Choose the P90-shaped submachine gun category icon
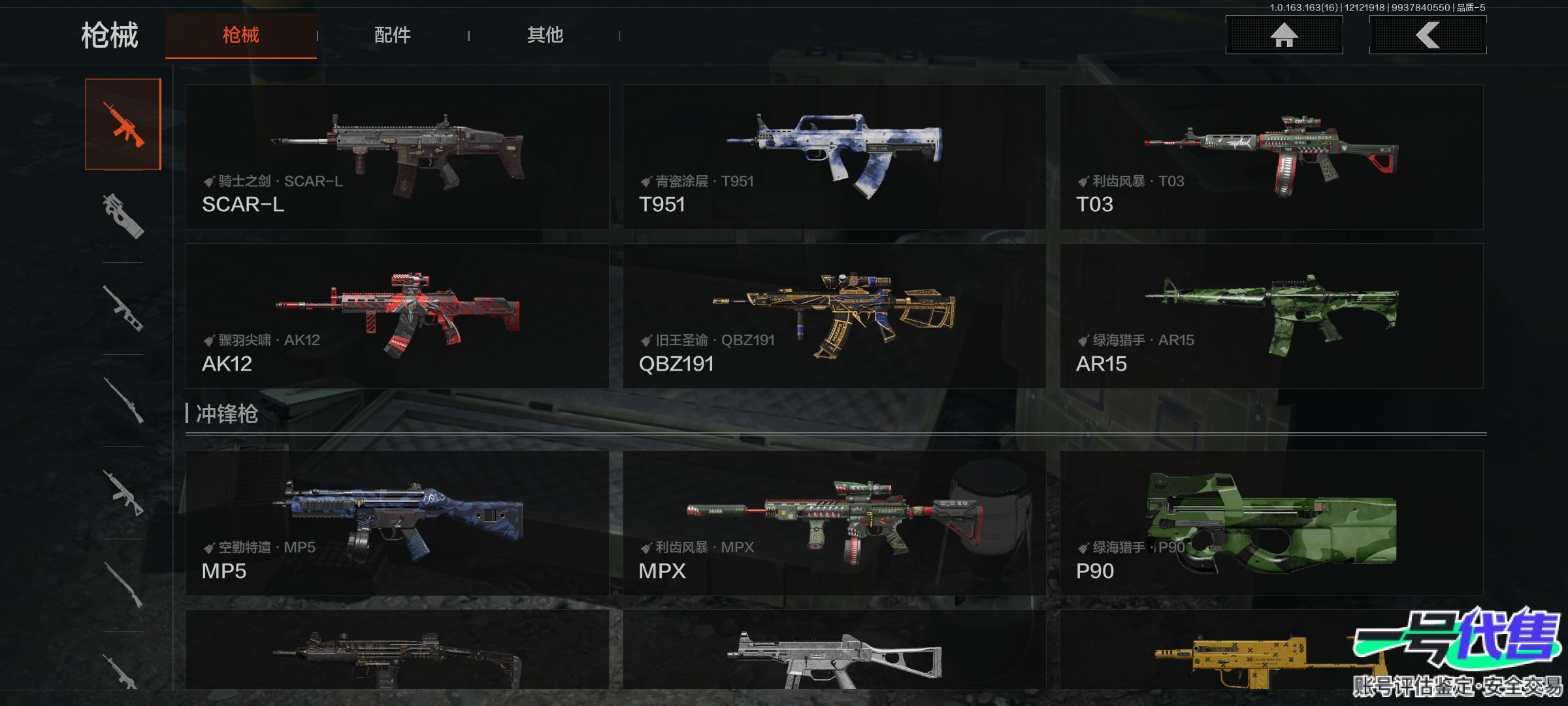The width and height of the screenshot is (1568, 706). [123, 216]
